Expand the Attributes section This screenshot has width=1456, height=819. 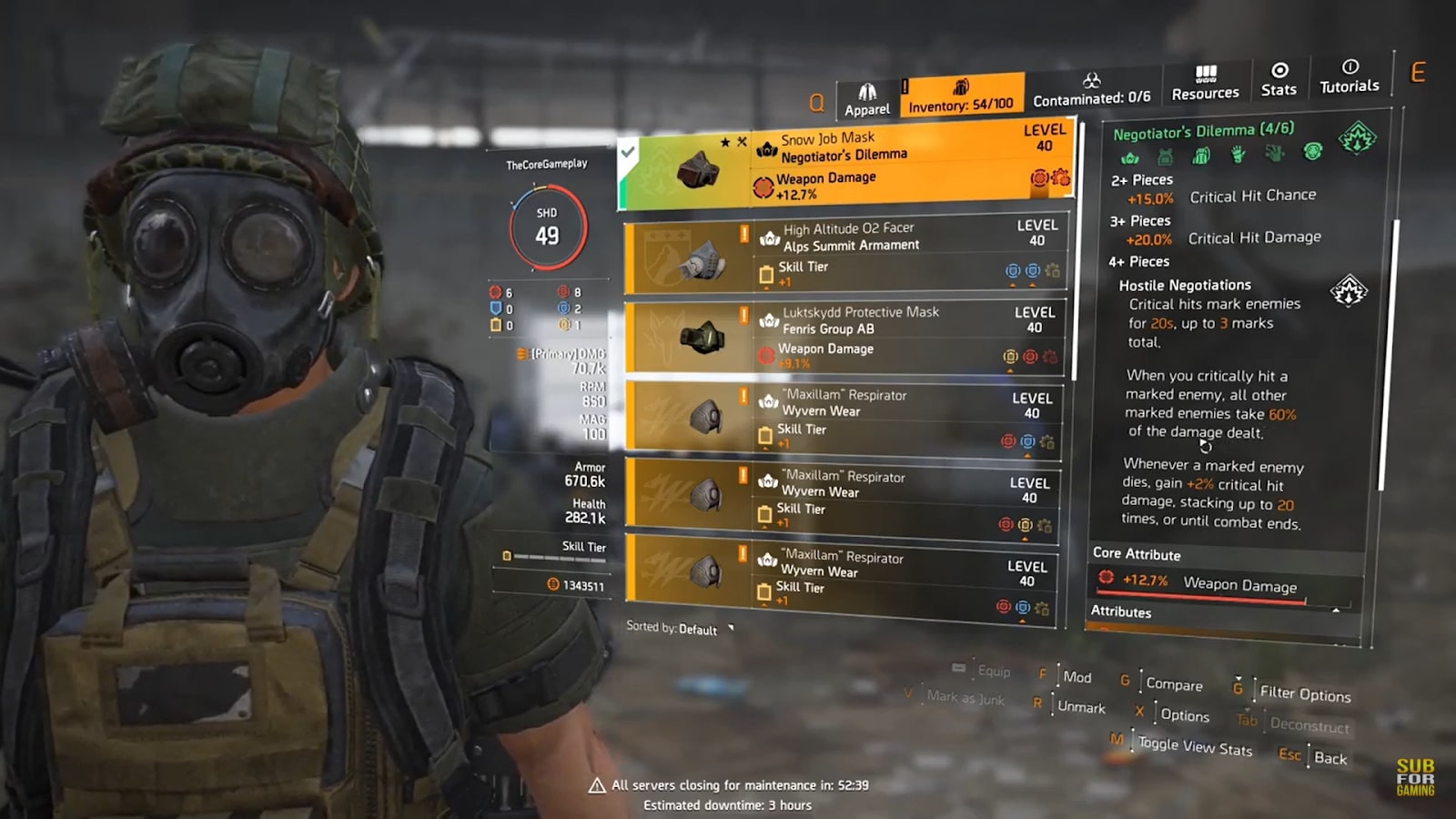coord(1122,612)
